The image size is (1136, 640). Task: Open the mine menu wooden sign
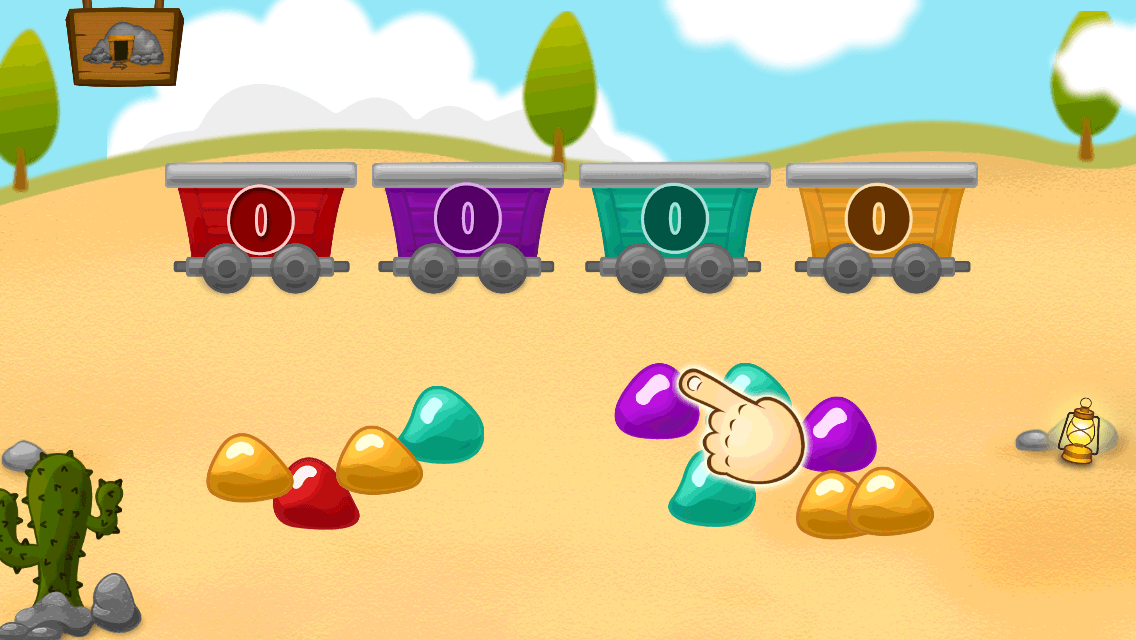(x=124, y=45)
